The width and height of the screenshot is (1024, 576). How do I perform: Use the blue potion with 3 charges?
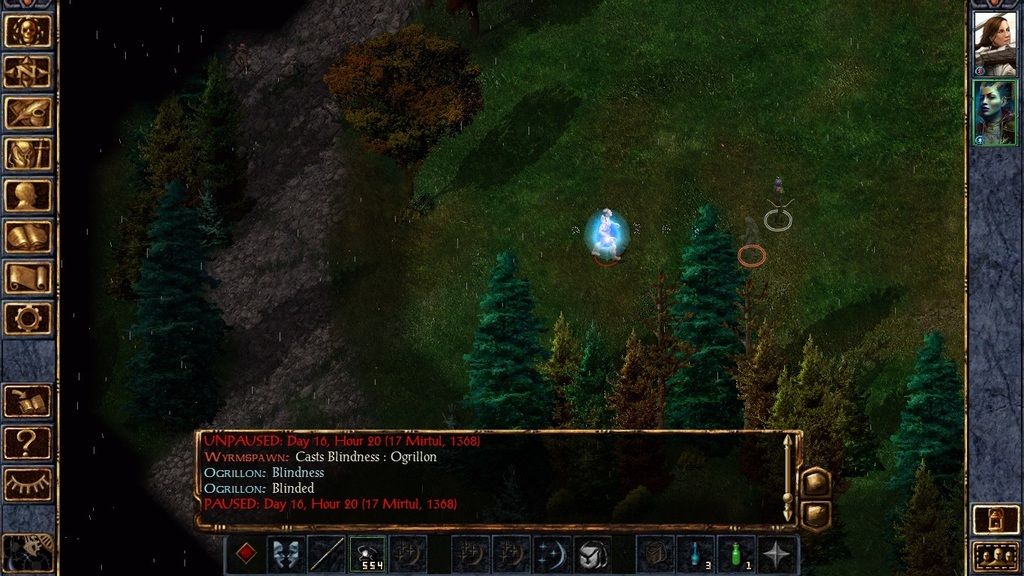(695, 554)
